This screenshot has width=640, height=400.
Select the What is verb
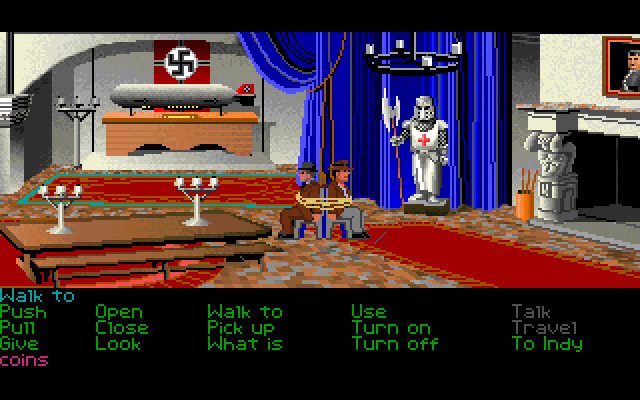245,344
